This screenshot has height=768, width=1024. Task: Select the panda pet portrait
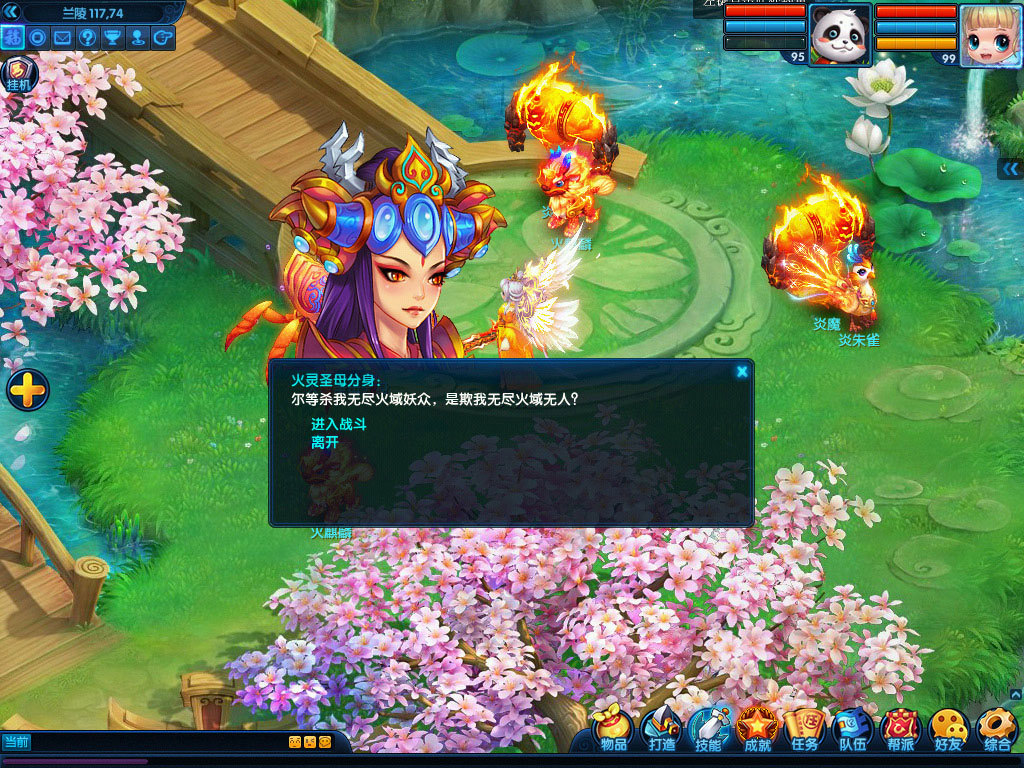840,35
